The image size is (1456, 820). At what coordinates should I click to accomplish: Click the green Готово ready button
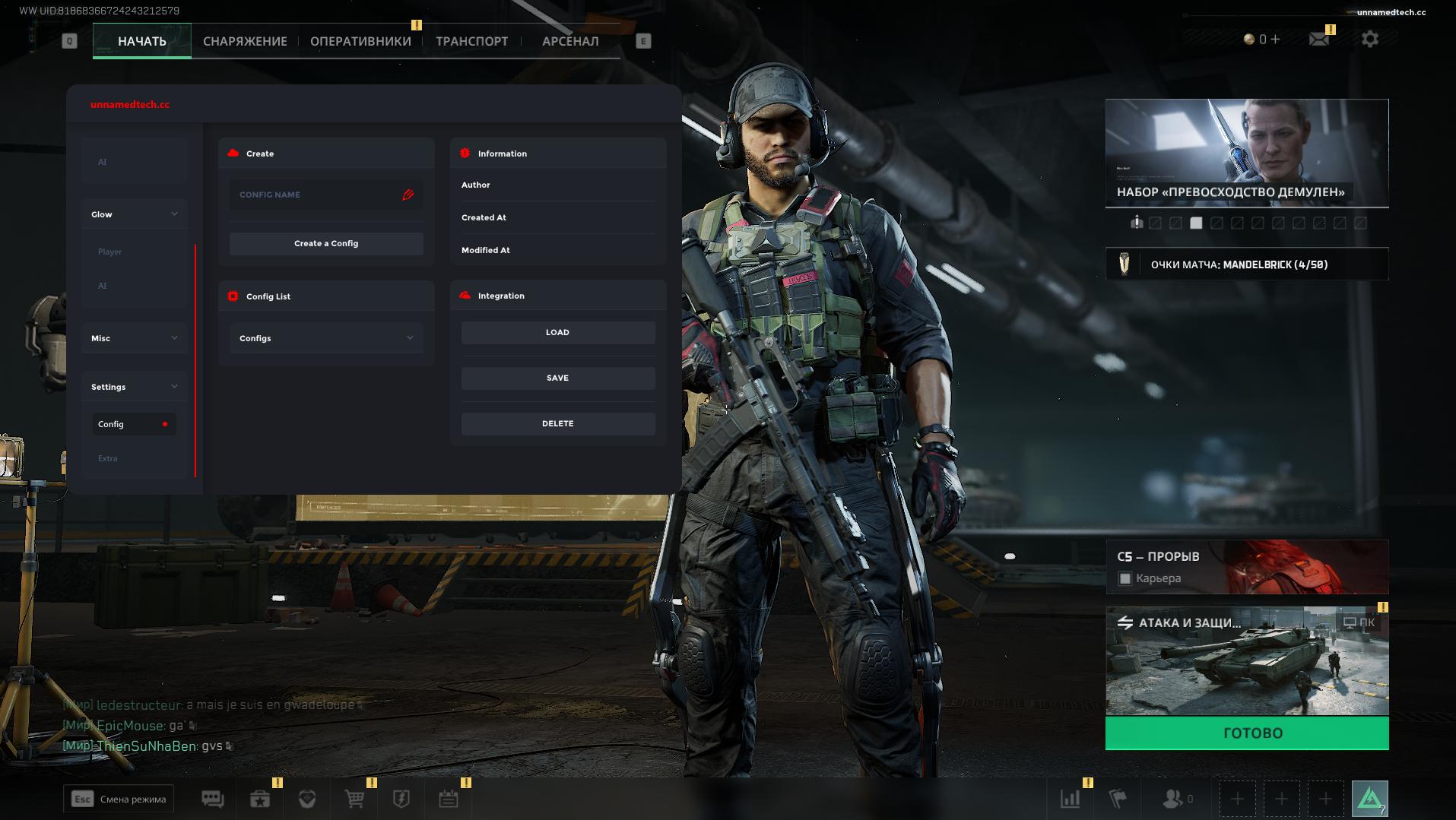click(1247, 733)
